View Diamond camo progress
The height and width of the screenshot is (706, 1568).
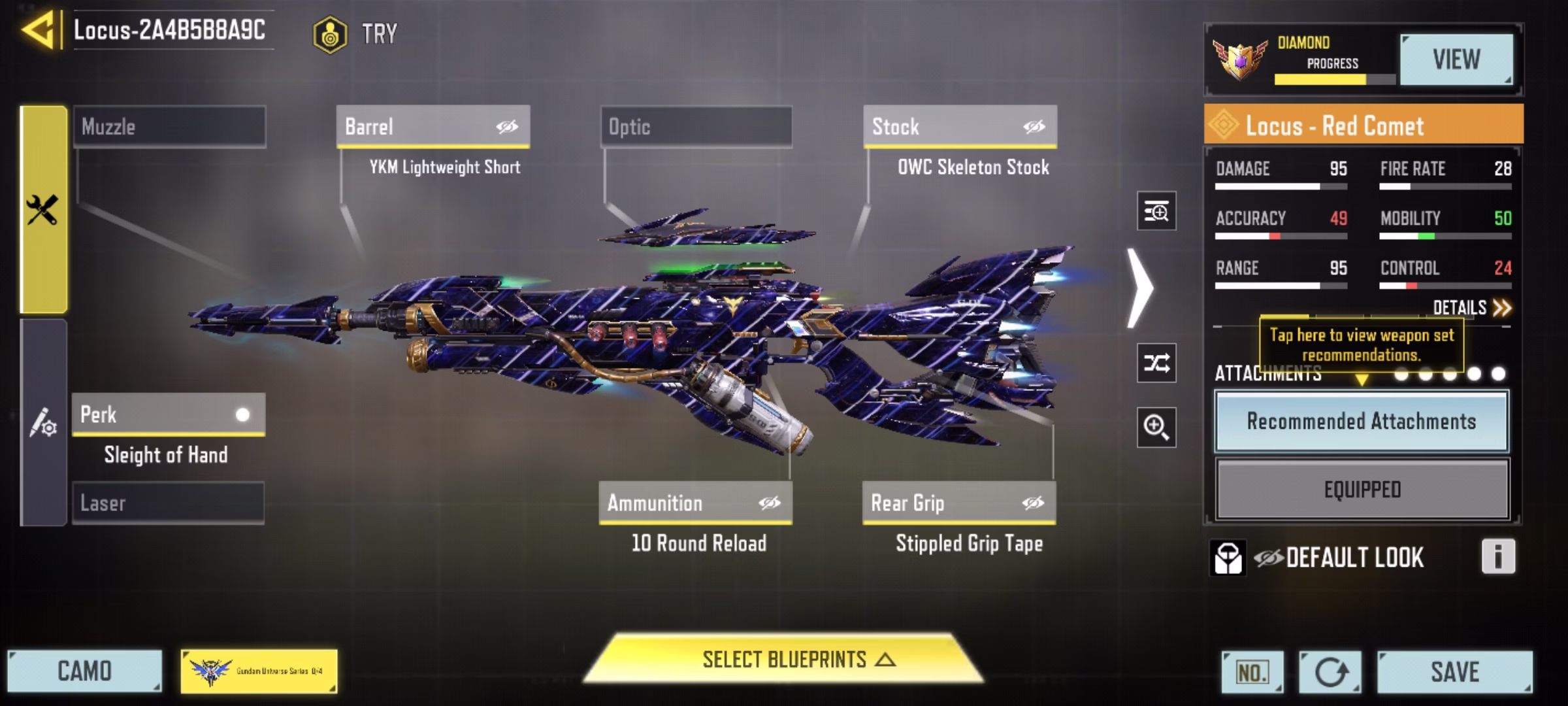click(x=1456, y=59)
